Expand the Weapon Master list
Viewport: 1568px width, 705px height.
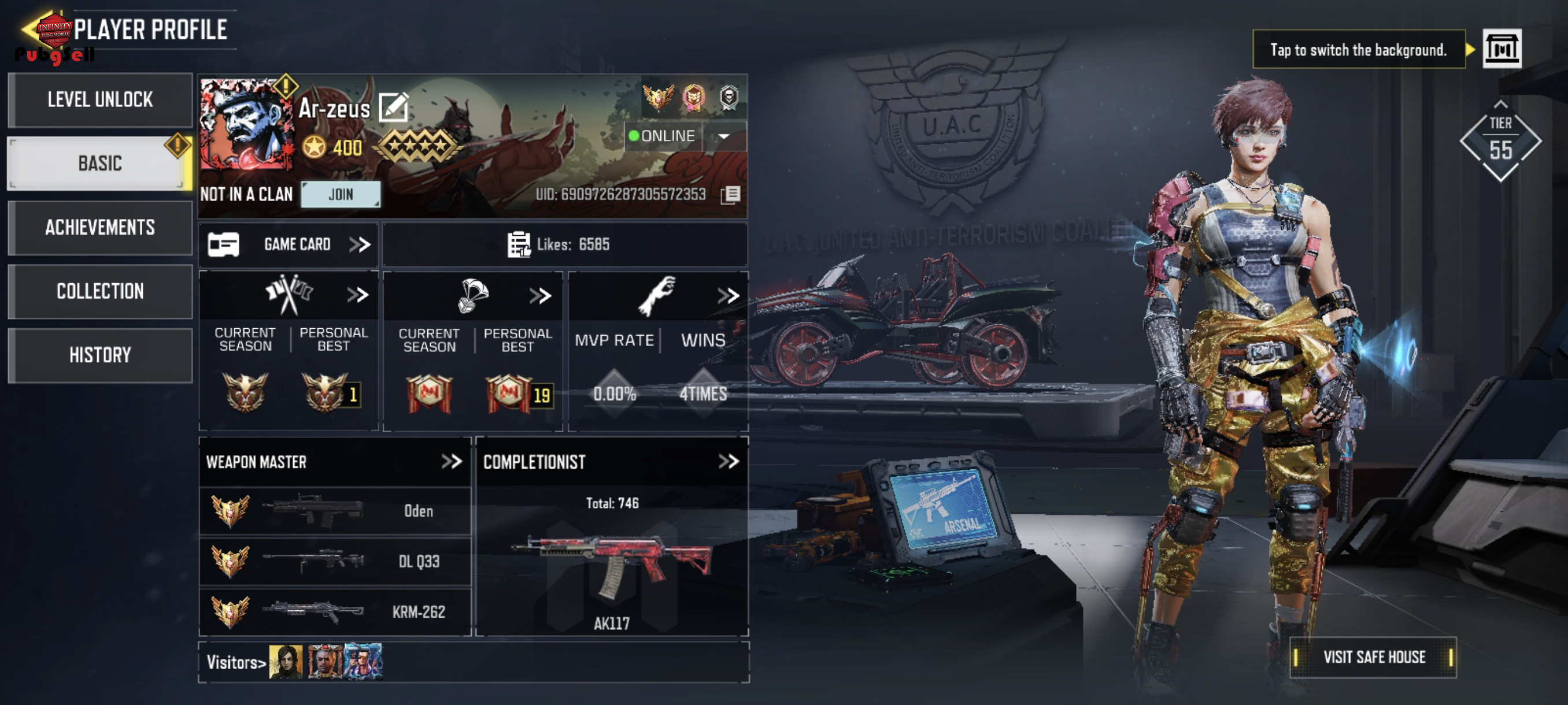[x=452, y=462]
